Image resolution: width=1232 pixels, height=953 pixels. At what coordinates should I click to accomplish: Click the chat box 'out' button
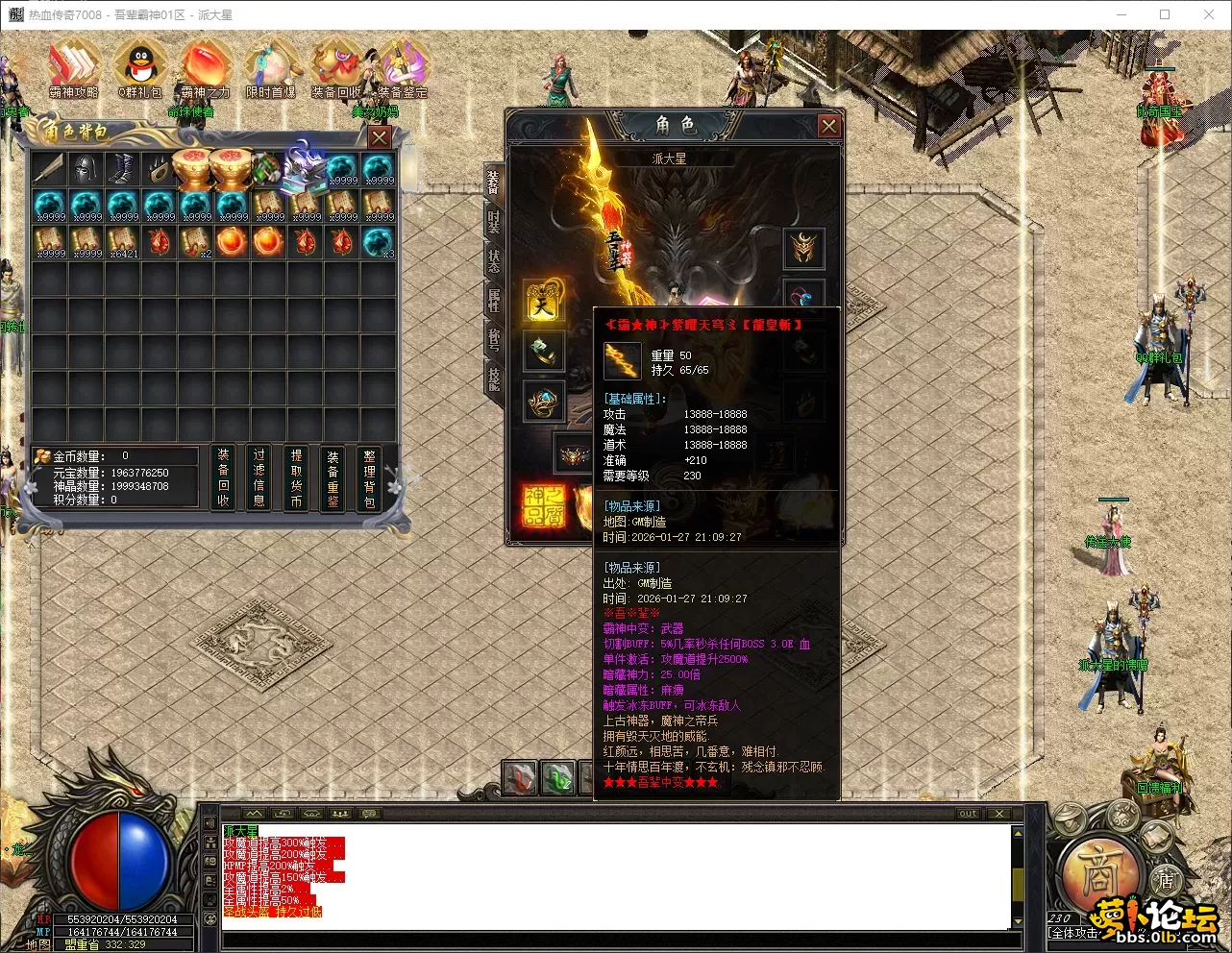[968, 814]
